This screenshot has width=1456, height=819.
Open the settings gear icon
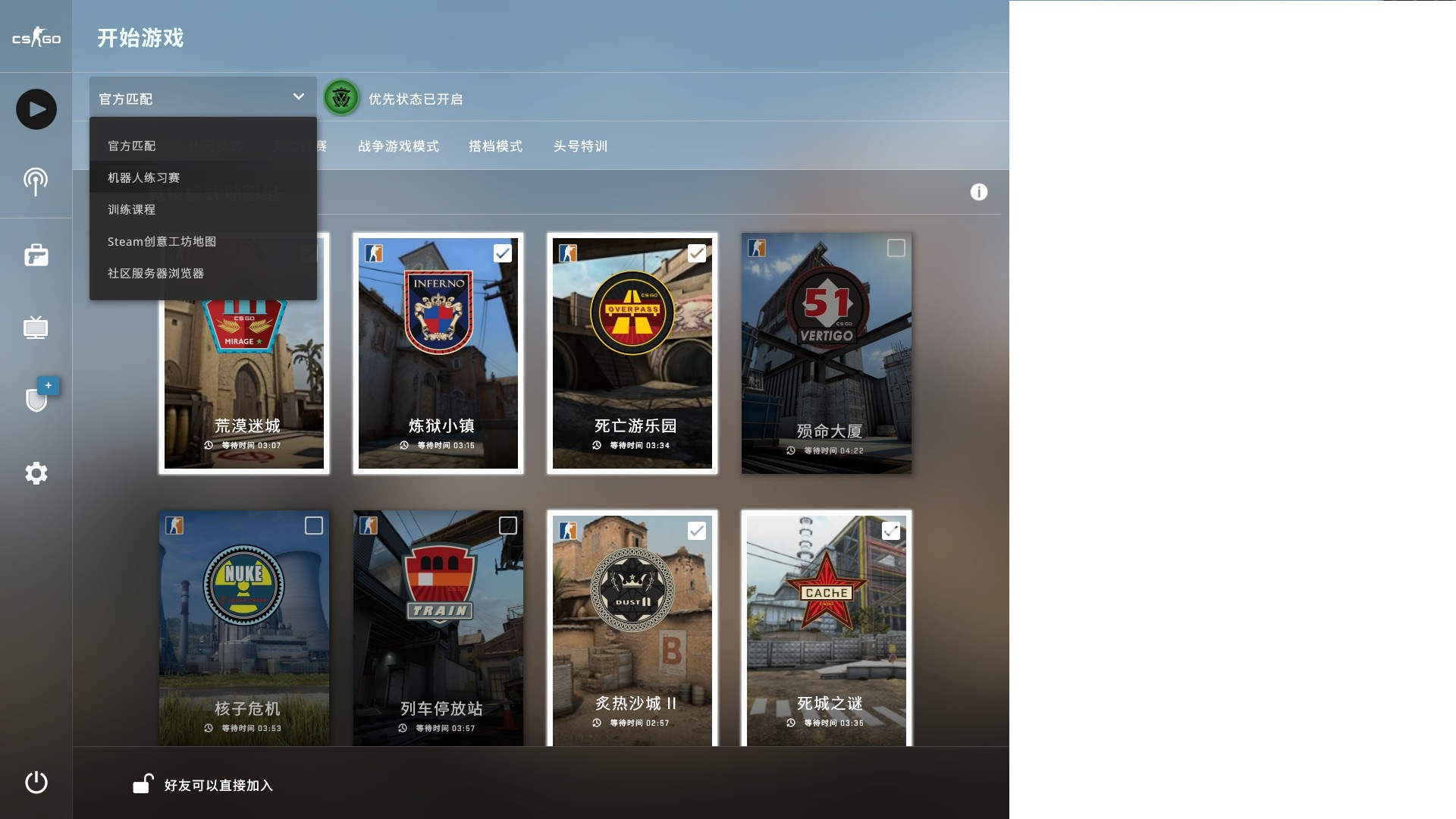(x=36, y=472)
